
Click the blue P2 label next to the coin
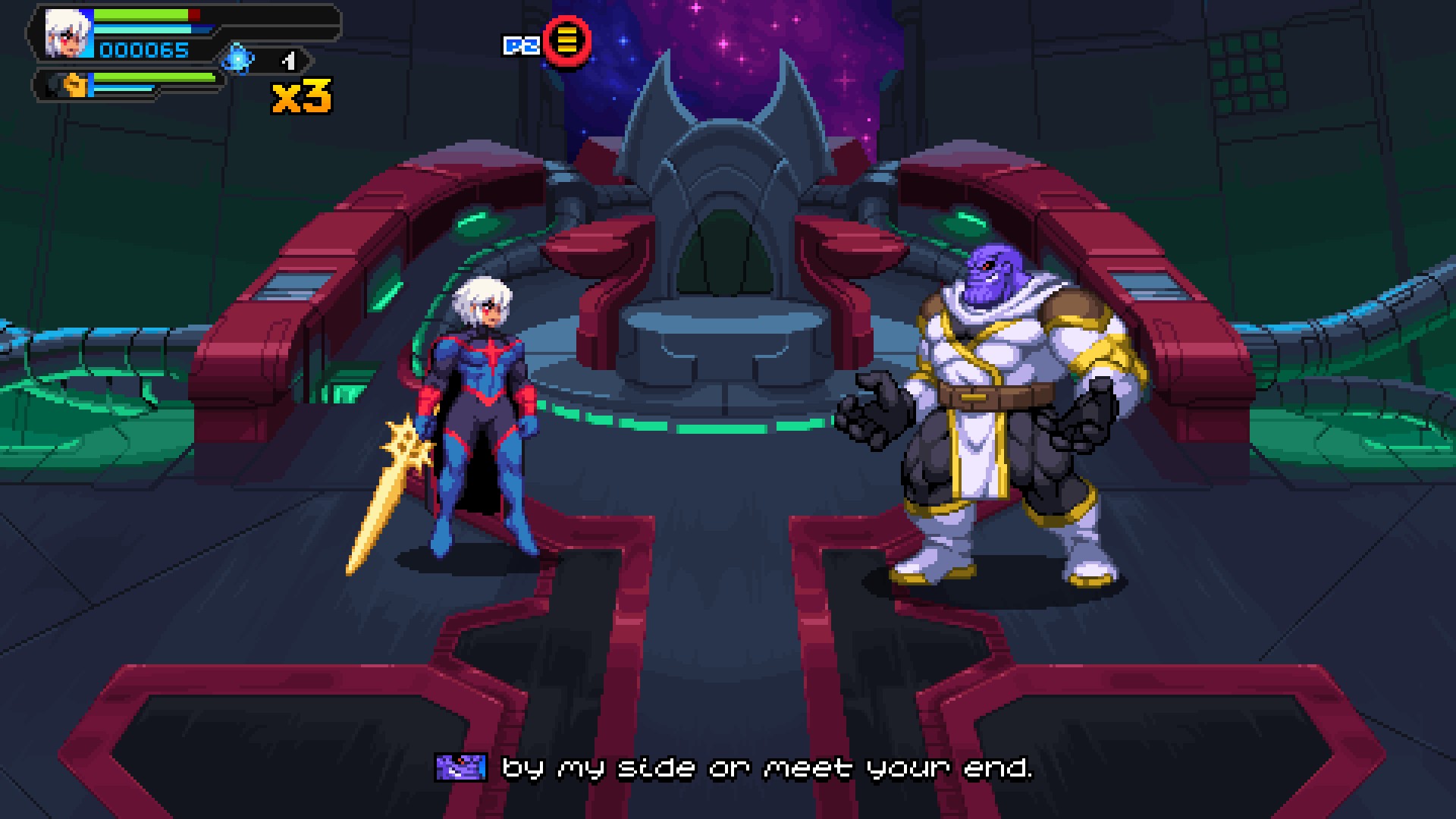(522, 44)
